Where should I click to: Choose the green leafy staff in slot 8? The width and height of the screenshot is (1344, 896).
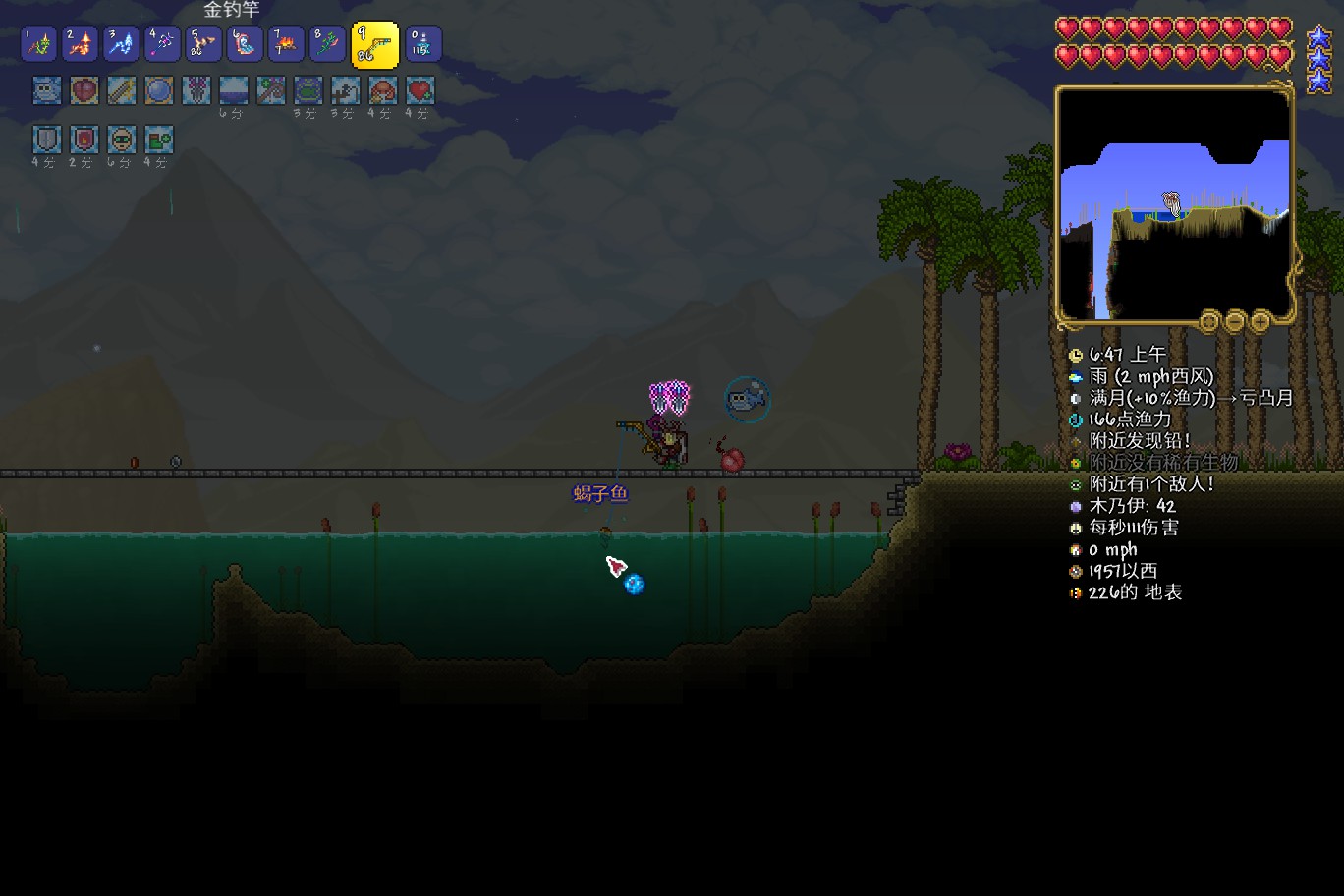[326, 44]
